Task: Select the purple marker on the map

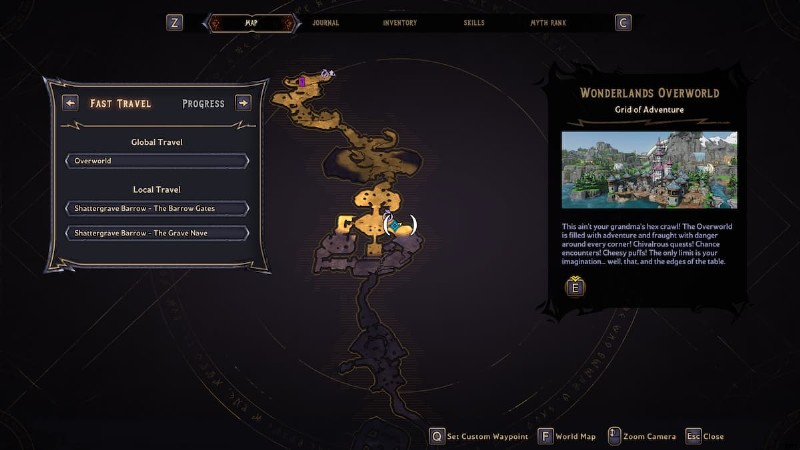Action: pos(302,81)
